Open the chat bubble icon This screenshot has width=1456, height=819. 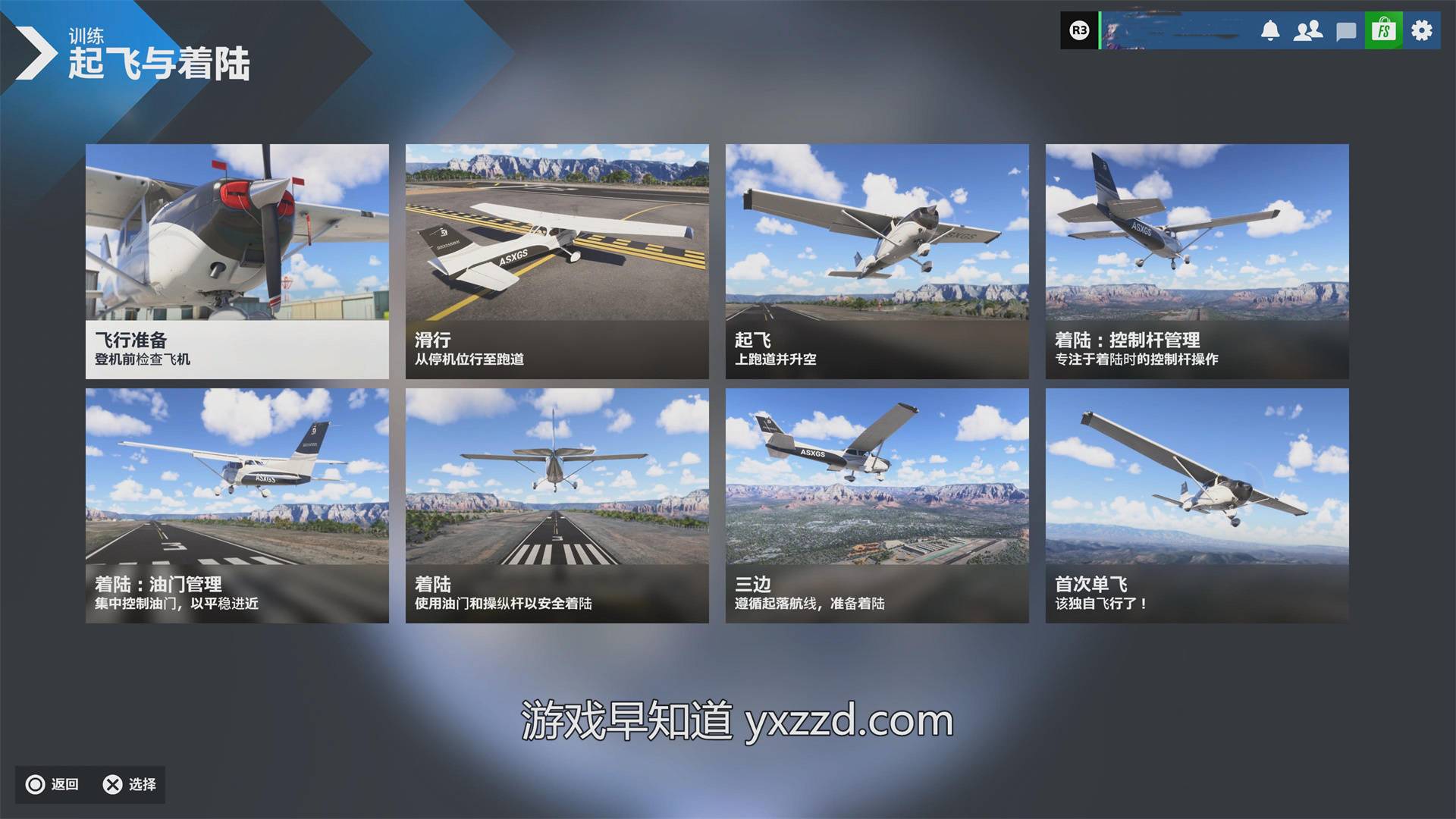tap(1346, 32)
